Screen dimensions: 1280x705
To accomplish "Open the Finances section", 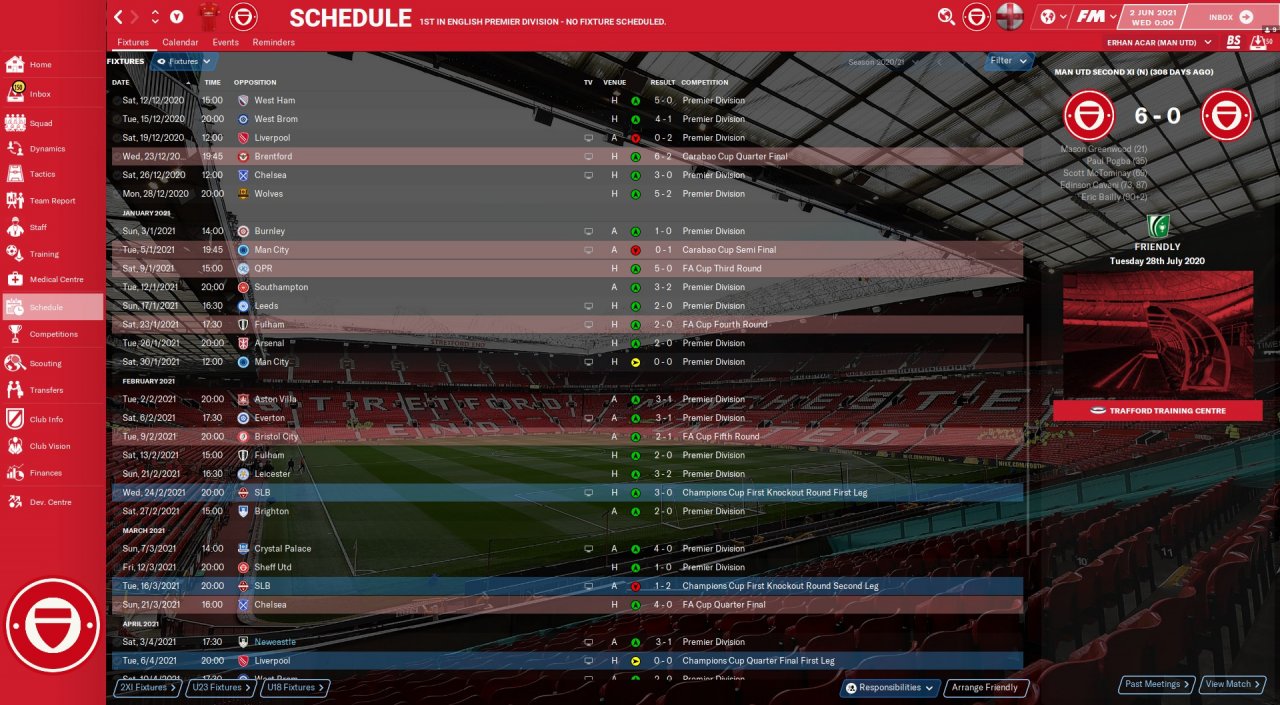I will point(45,473).
